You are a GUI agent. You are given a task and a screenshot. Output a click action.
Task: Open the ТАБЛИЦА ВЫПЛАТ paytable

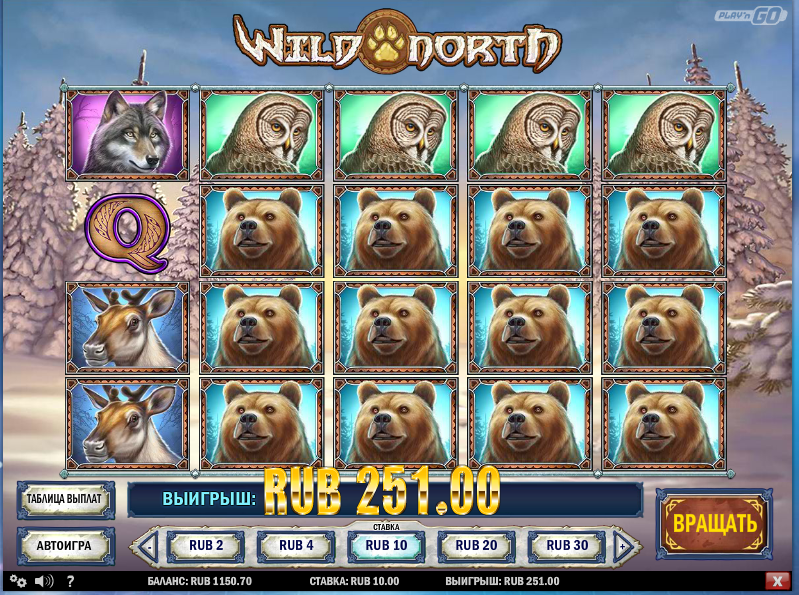pos(66,500)
